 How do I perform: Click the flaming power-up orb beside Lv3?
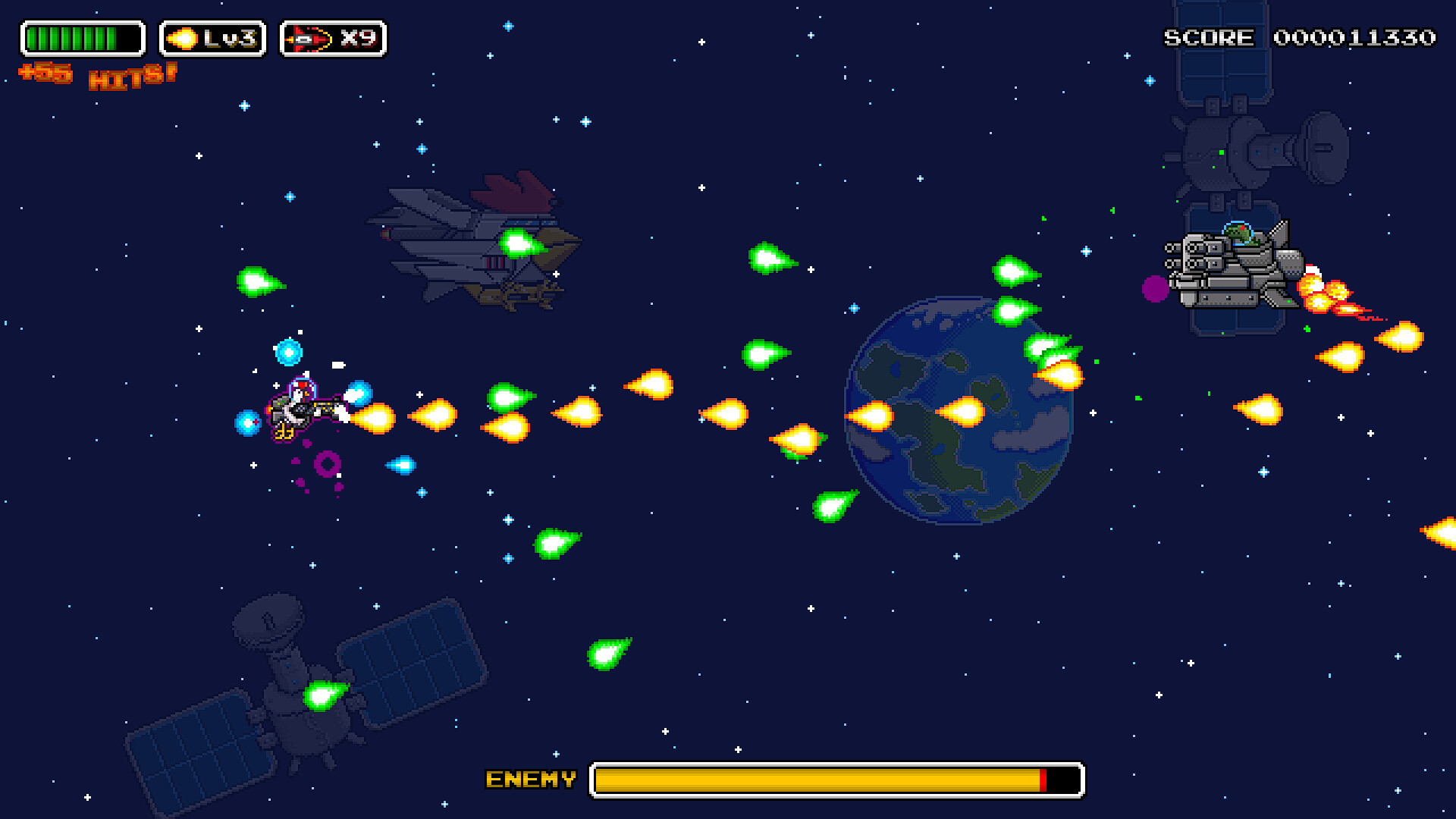click(x=182, y=37)
